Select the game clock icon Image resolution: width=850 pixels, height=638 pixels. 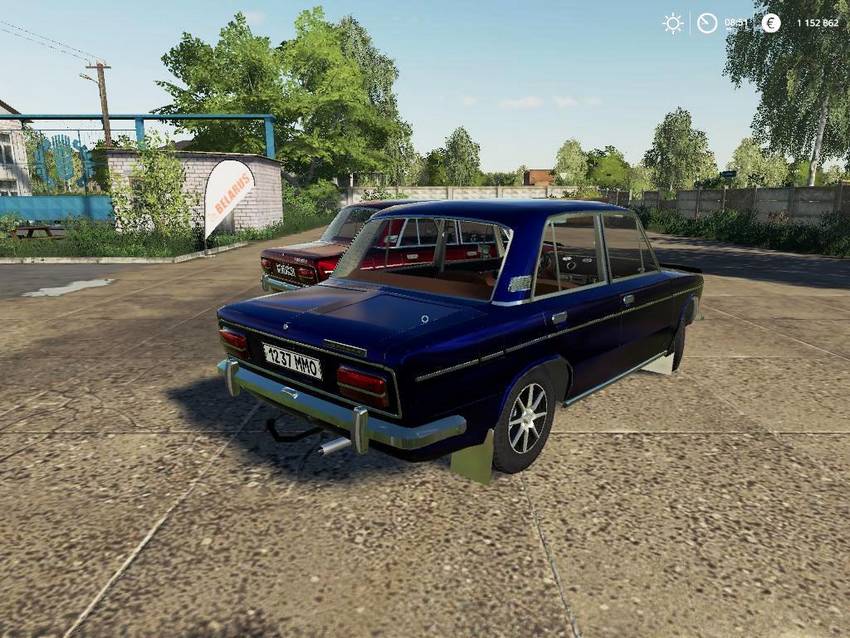coord(707,22)
